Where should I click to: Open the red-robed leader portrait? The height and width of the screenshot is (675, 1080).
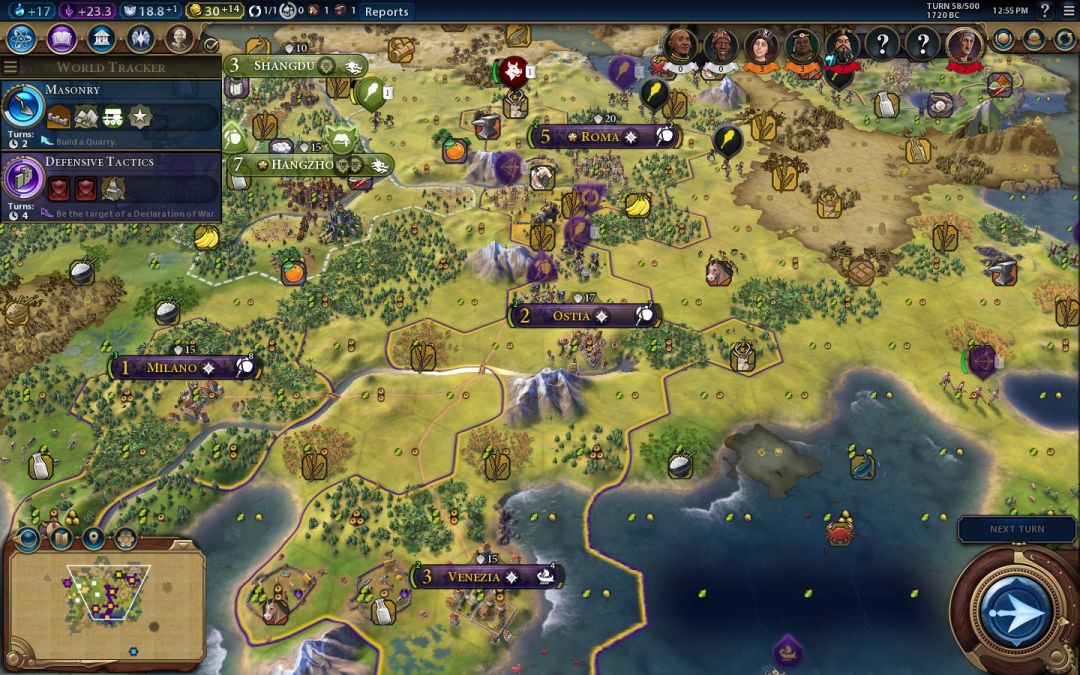click(965, 47)
